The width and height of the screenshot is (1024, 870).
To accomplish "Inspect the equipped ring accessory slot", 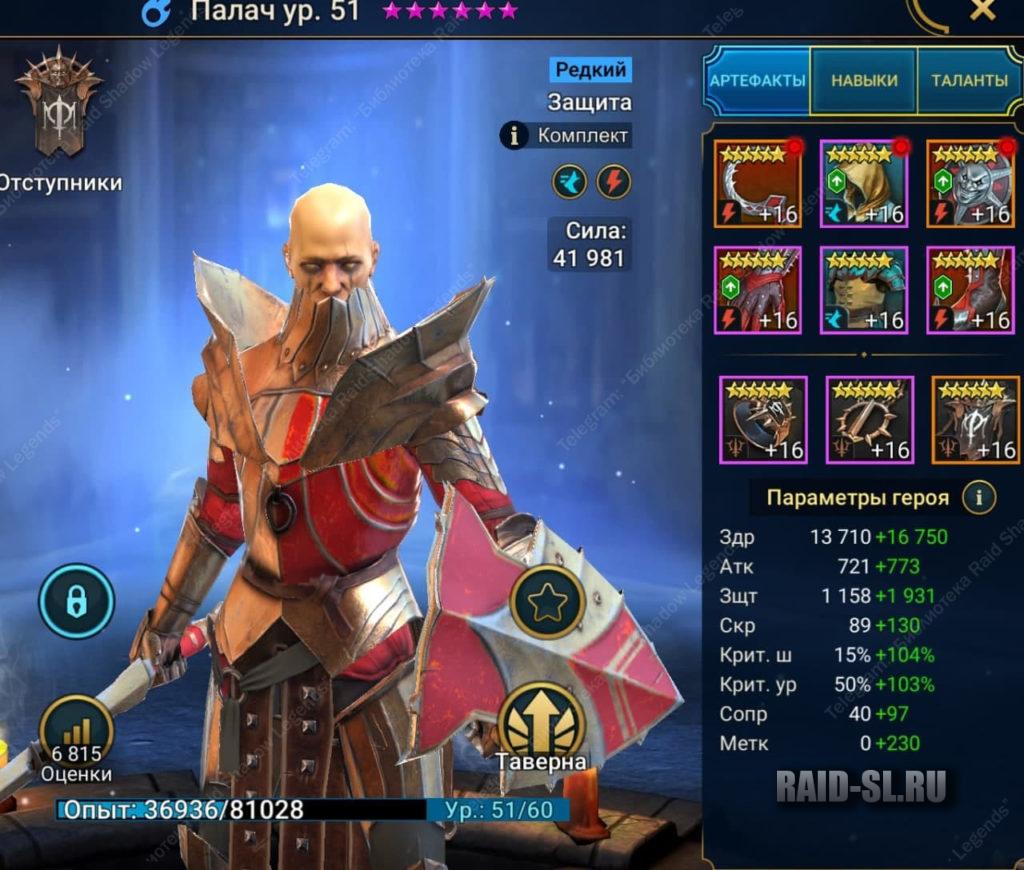I will 763,420.
